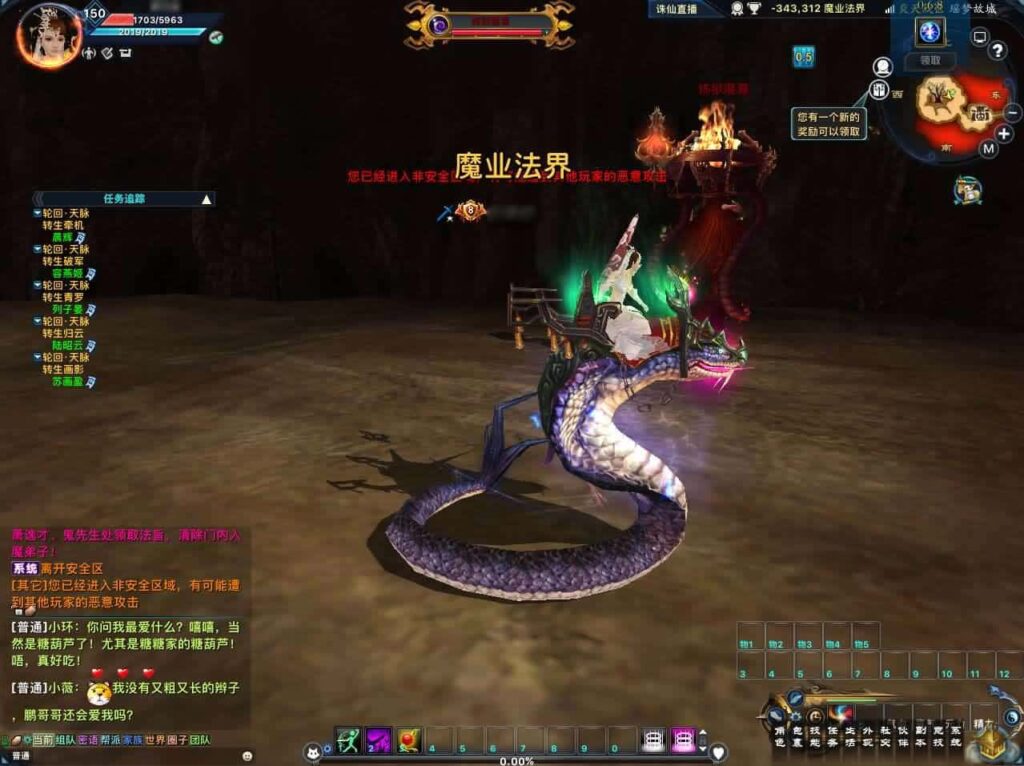Select quest target 陆昭云 in the tracker
The width and height of the screenshot is (1024, 766).
[68, 345]
